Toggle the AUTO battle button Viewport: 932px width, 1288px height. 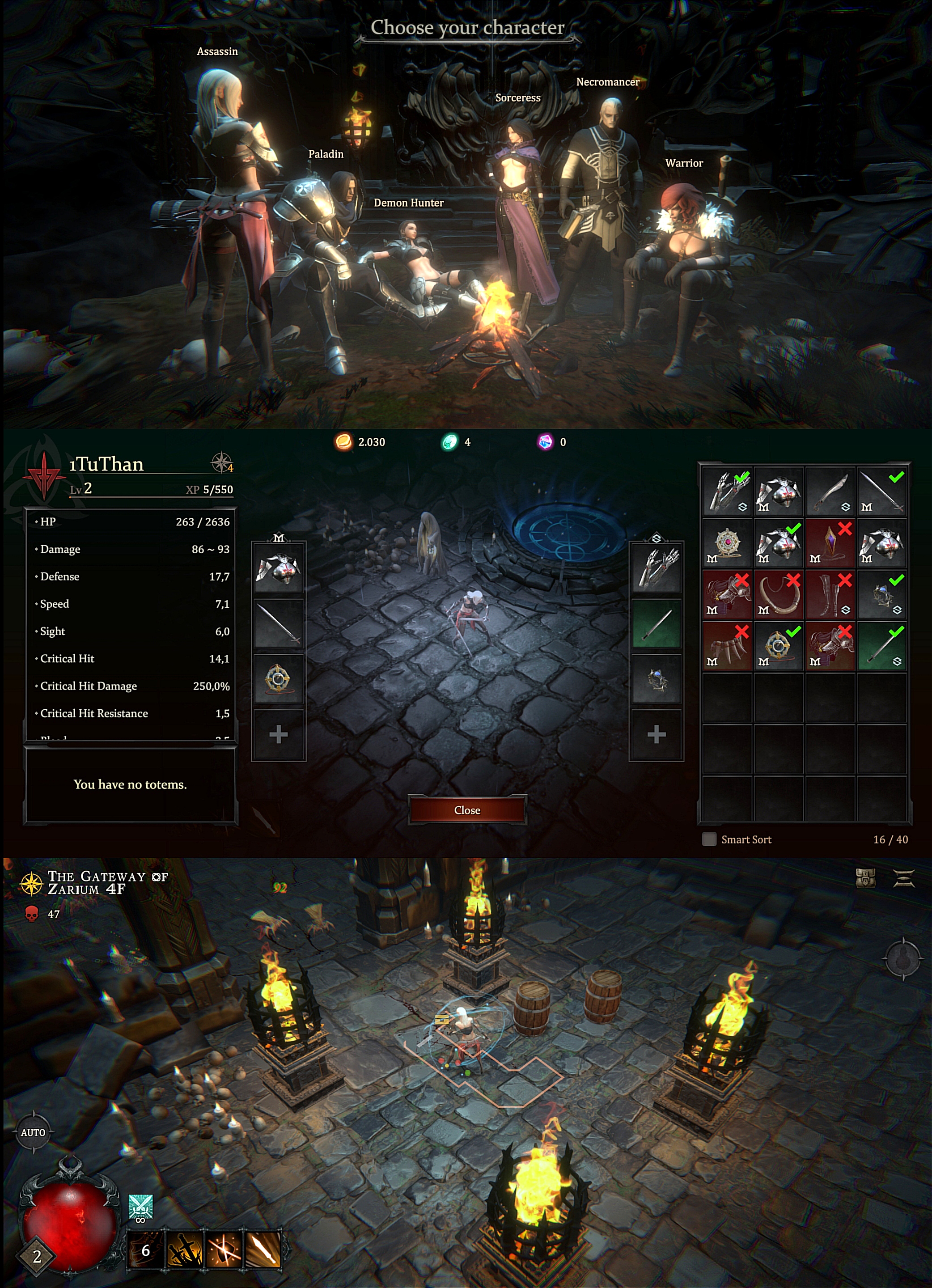(x=33, y=1132)
